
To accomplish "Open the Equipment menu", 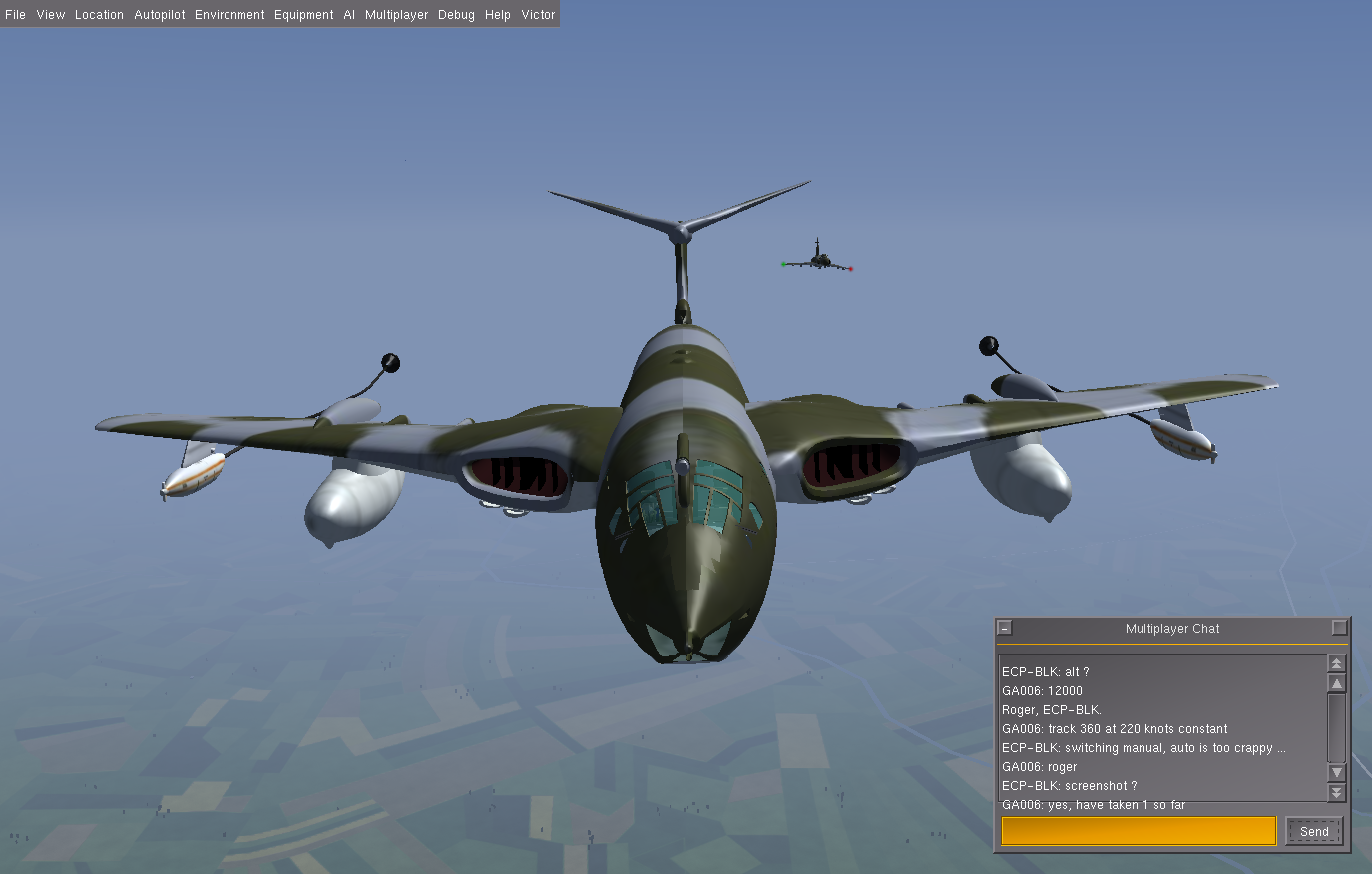I will tap(304, 15).
